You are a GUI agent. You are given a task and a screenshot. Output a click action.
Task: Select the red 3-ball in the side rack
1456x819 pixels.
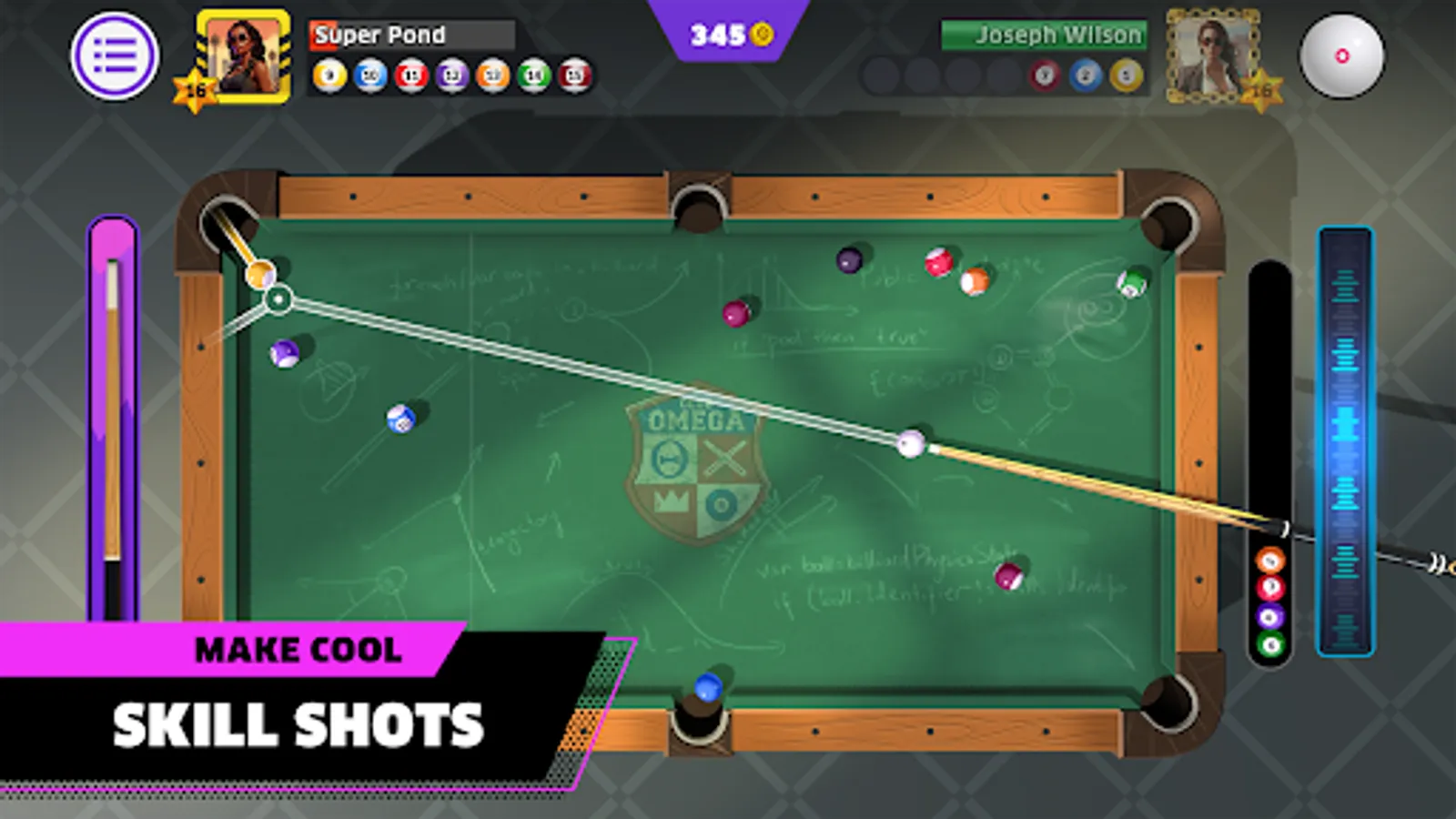(x=1269, y=587)
